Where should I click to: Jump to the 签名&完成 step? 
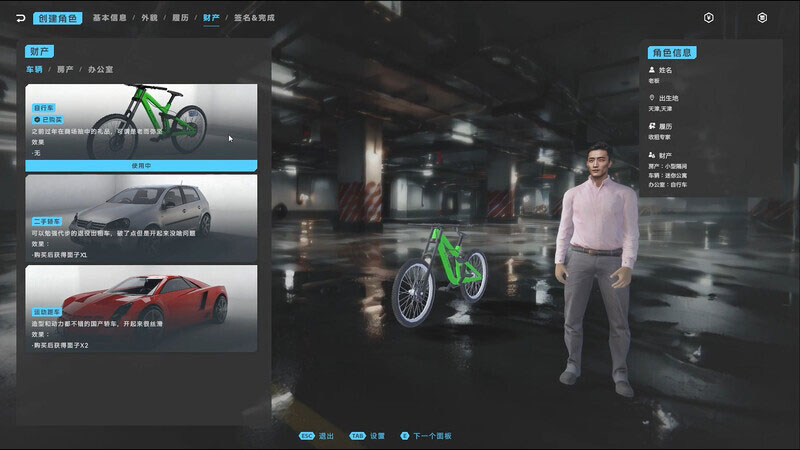point(254,18)
